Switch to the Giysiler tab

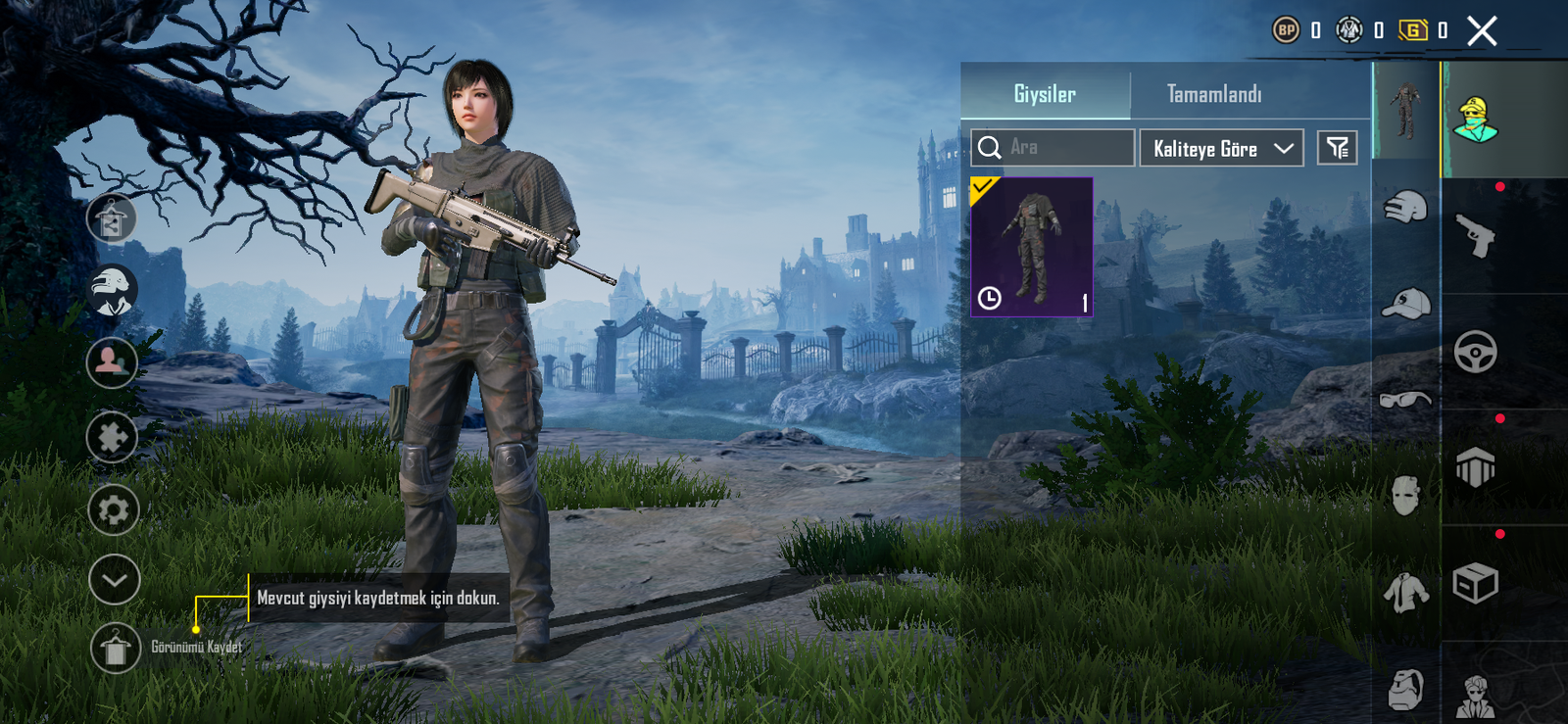(1045, 94)
